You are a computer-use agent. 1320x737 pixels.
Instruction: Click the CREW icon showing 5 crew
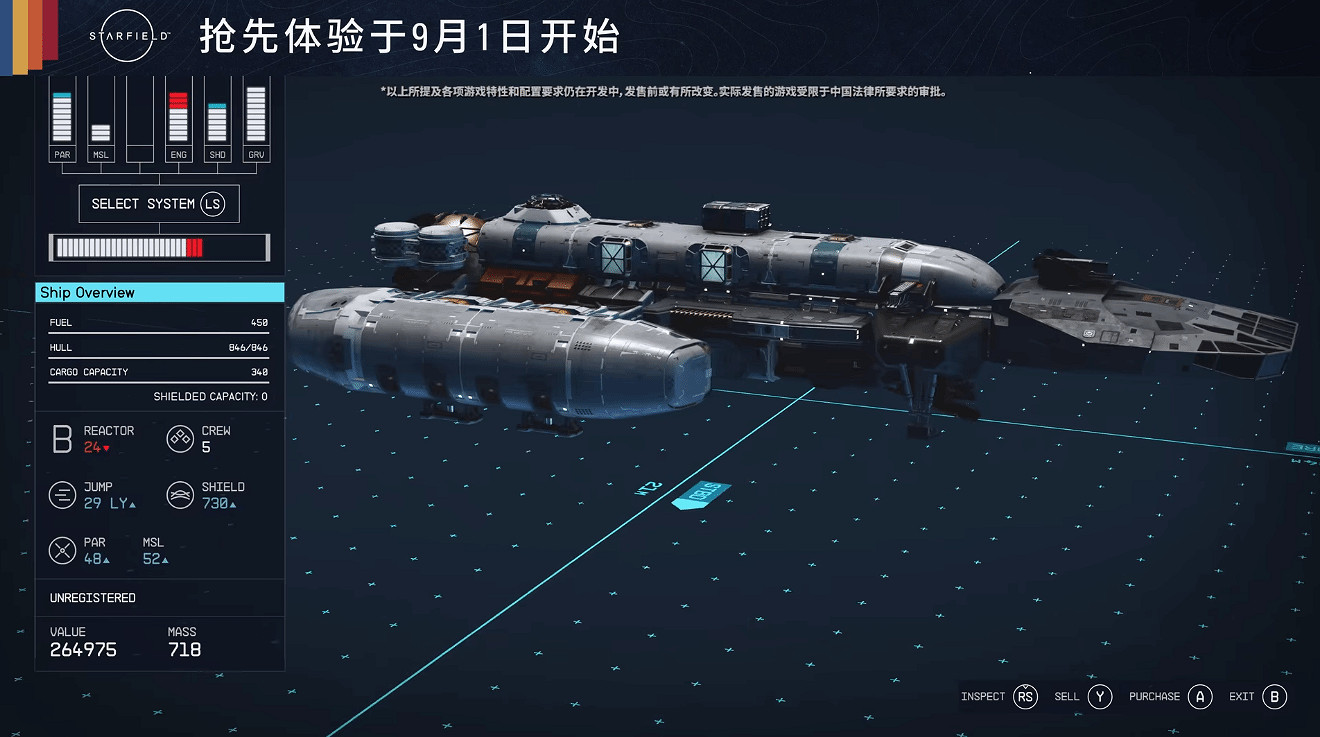click(180, 438)
